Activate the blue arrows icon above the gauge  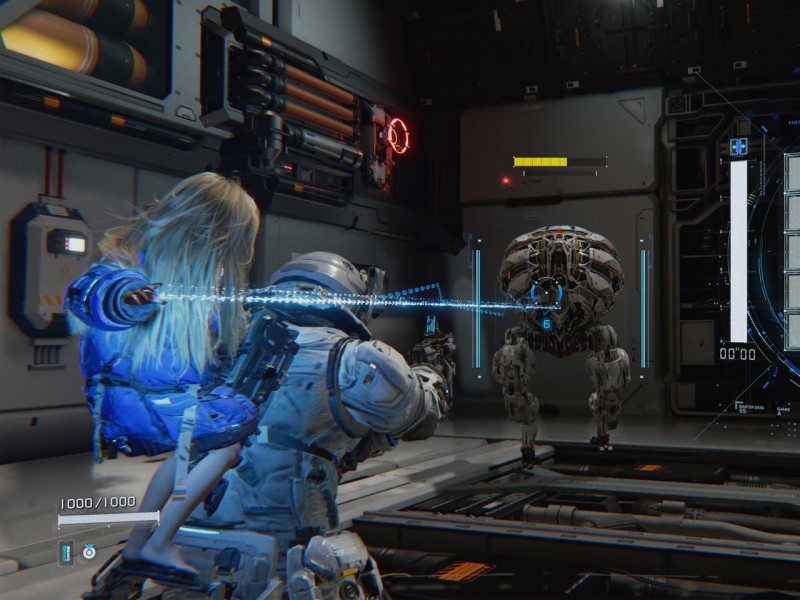coord(739,147)
